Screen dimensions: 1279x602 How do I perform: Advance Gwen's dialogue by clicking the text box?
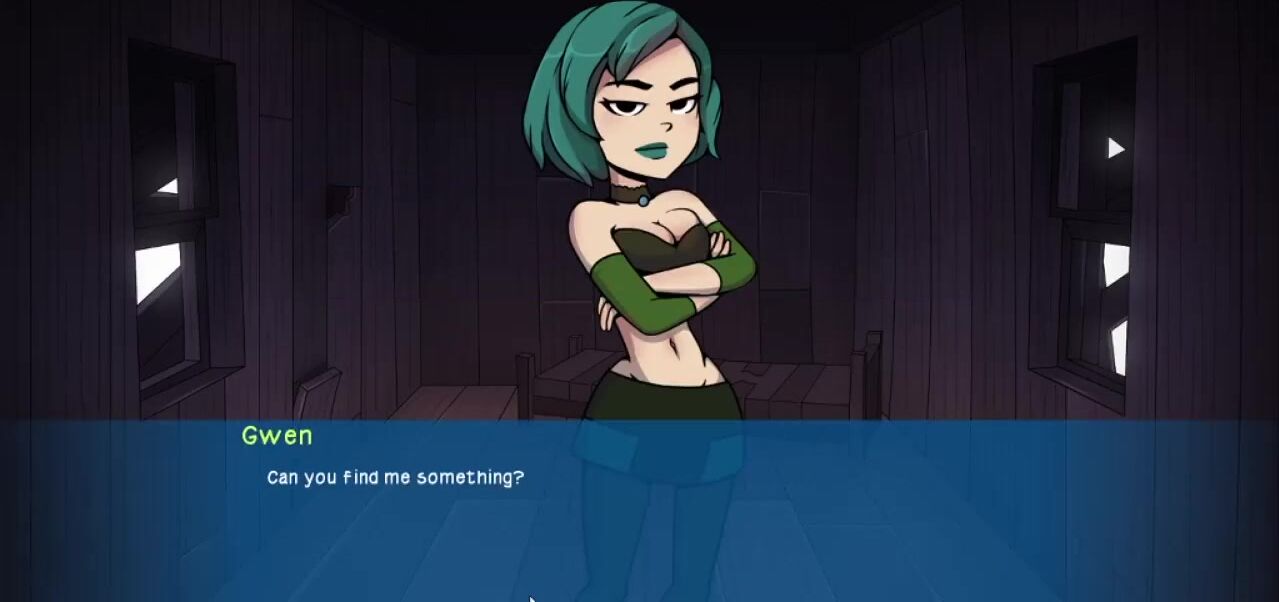pyautogui.click(x=640, y=510)
